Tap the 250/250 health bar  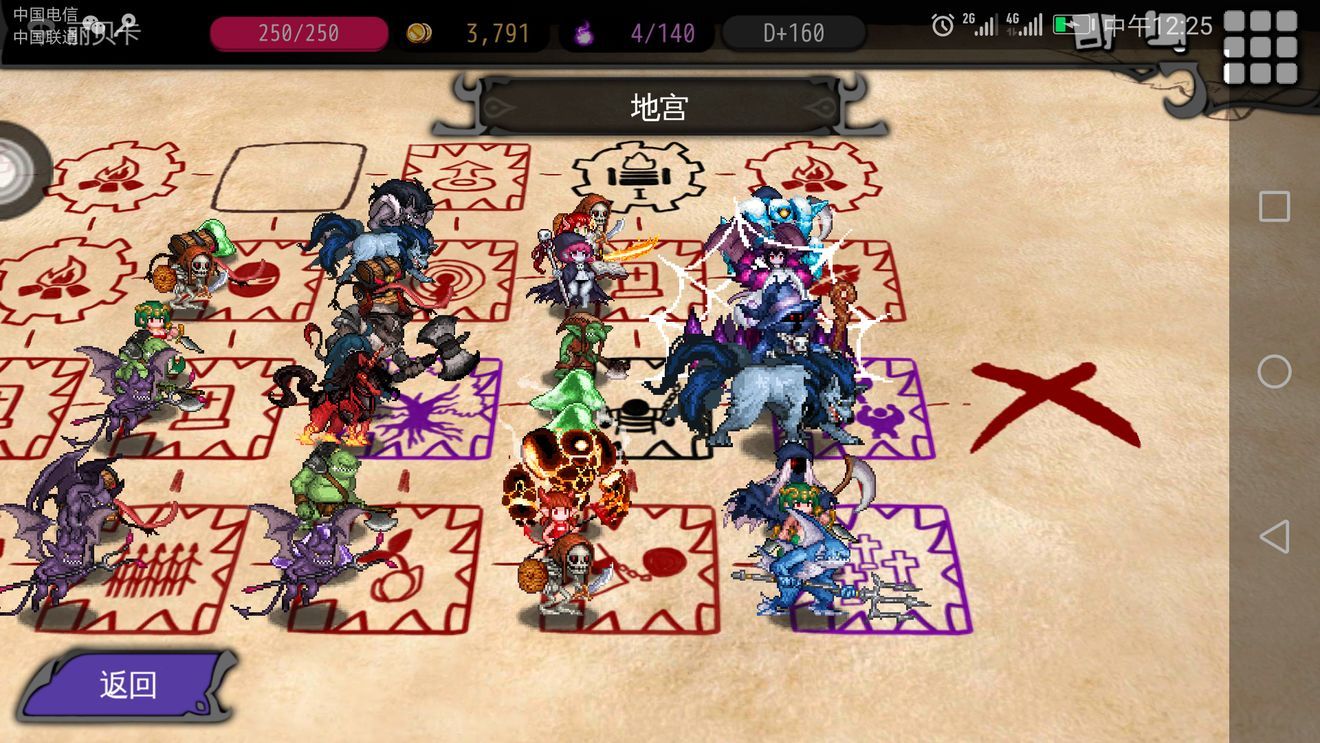299,33
